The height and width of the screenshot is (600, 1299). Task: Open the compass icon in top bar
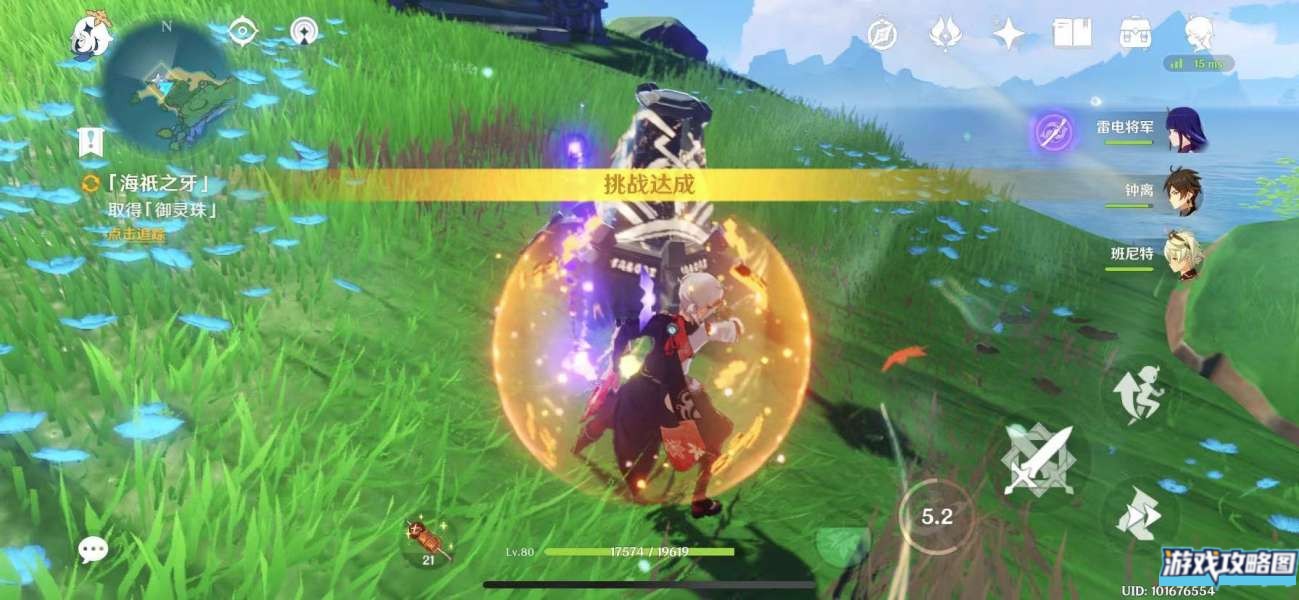882,33
